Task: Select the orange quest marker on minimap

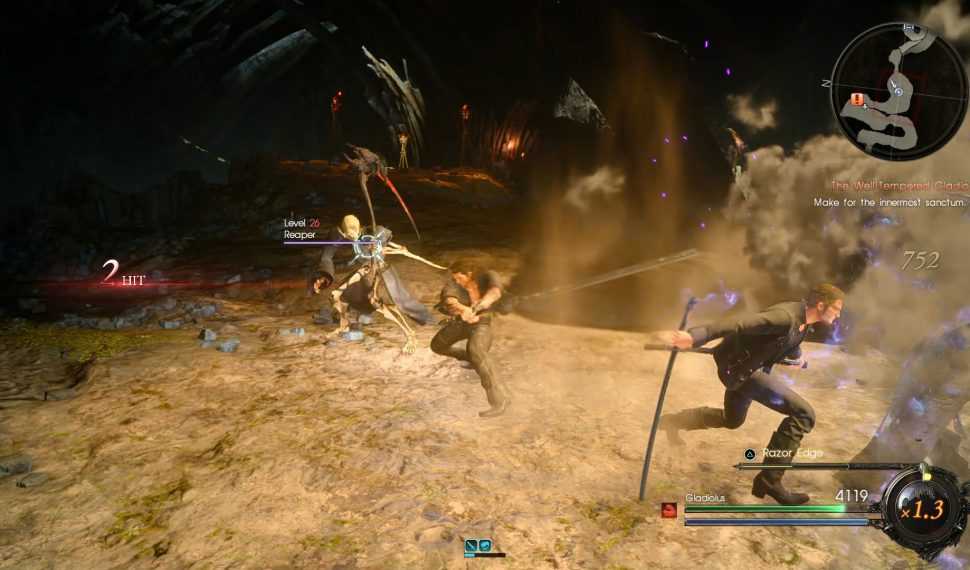Action: (857, 98)
